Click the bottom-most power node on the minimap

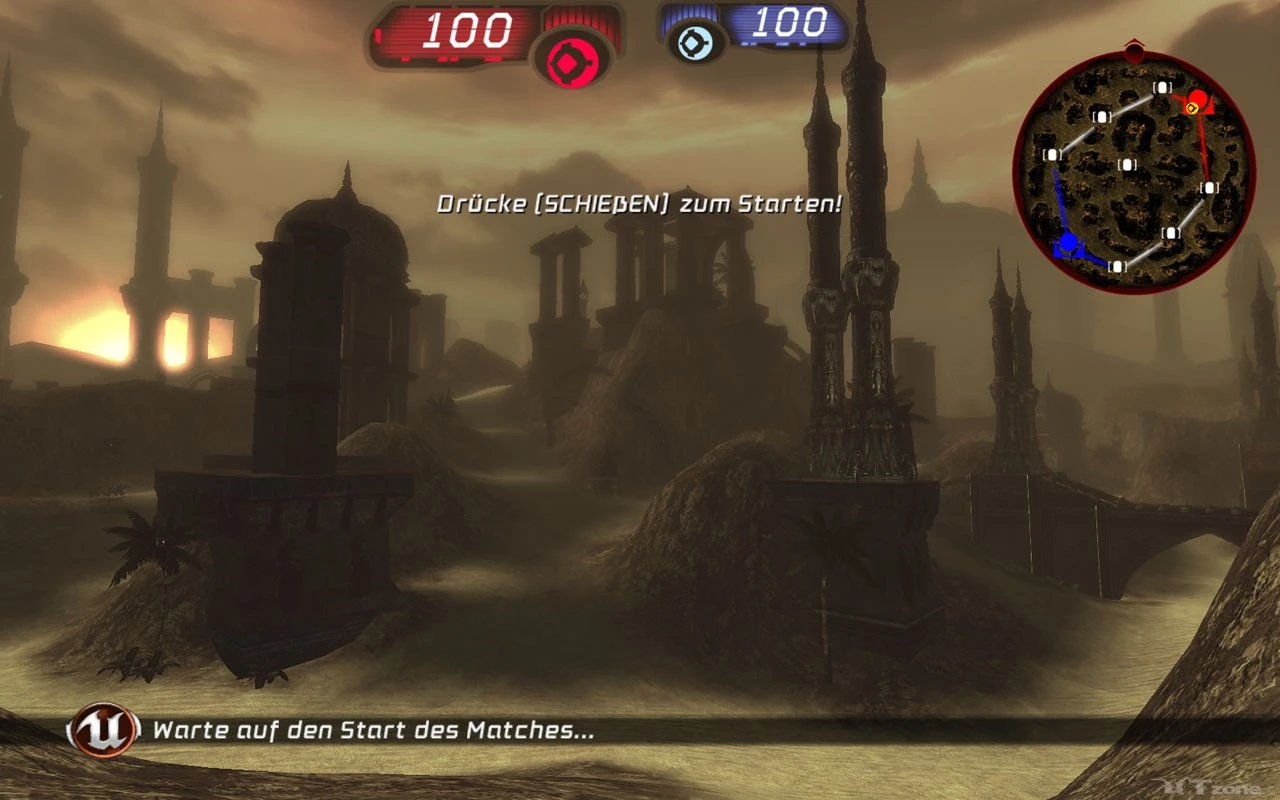pyautogui.click(x=1115, y=268)
